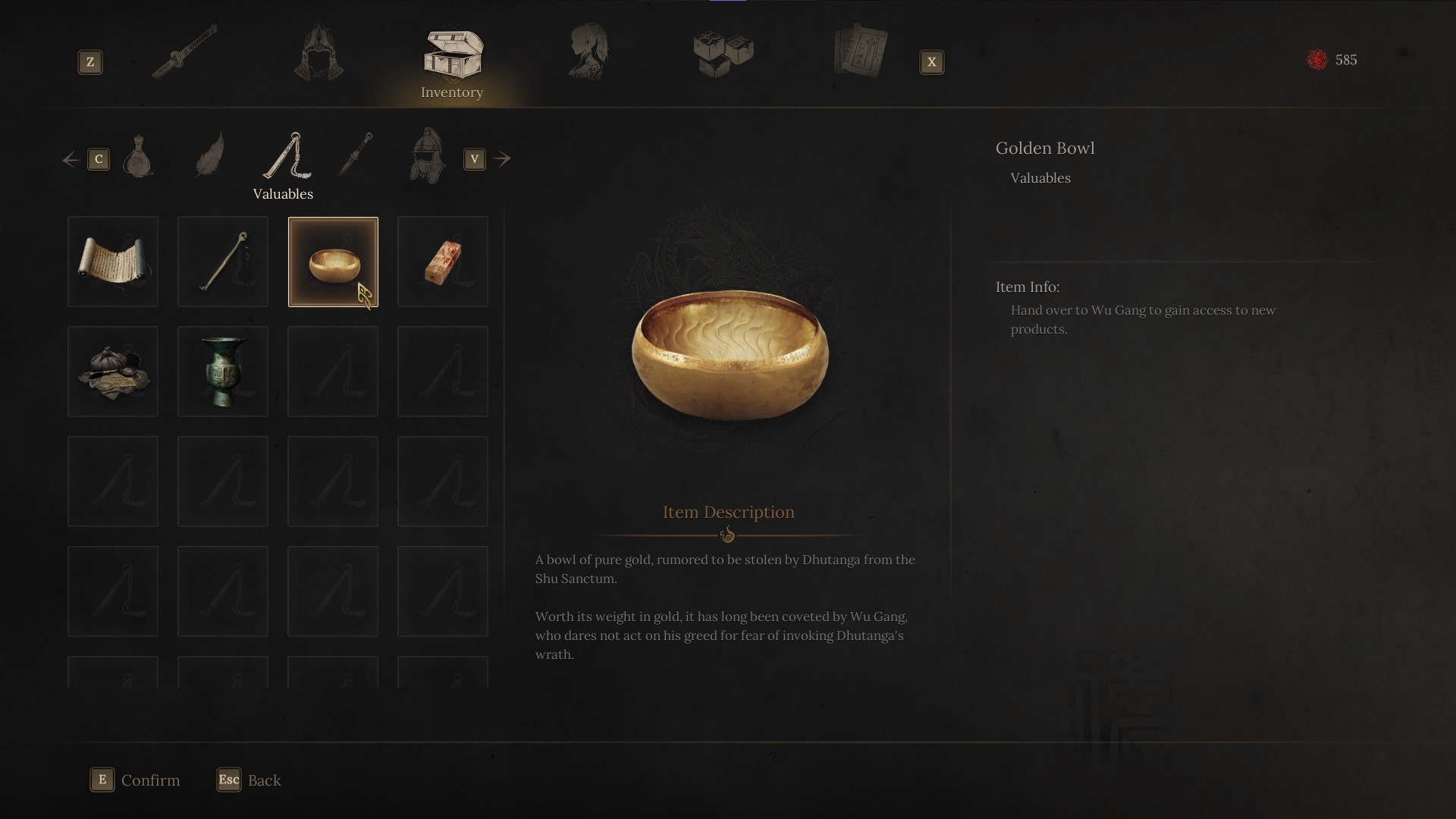
Task: Click the Confirm button
Action: point(136,780)
